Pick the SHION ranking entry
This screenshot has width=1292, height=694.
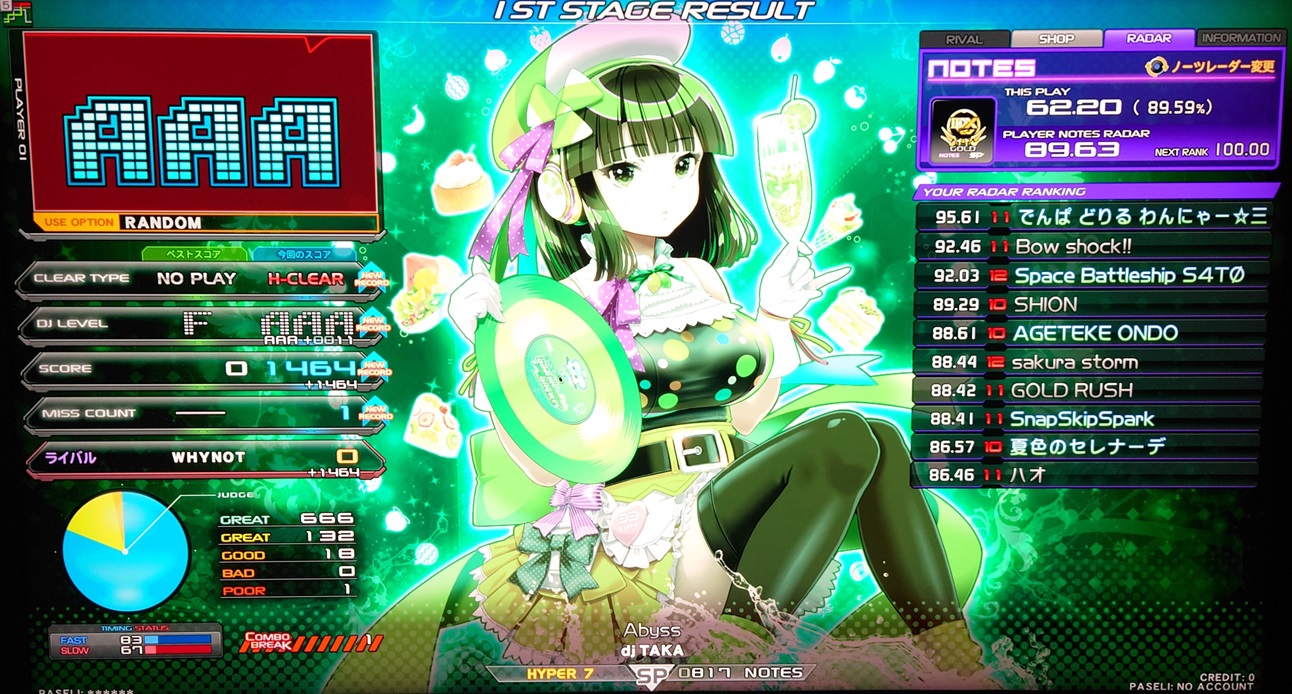(1092, 304)
